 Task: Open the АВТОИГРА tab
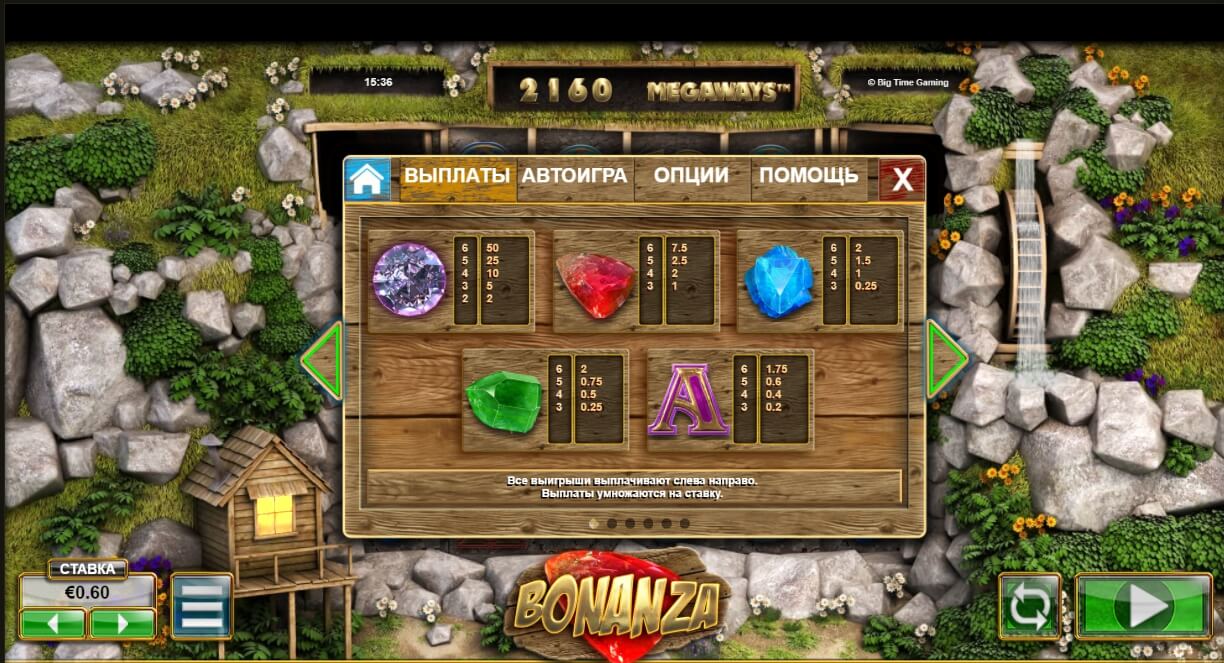[574, 176]
